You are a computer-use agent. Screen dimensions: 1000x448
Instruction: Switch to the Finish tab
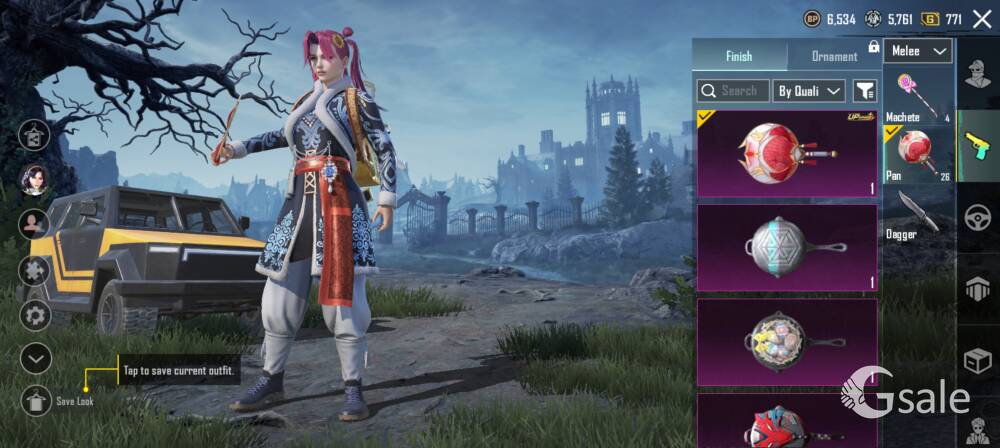[739, 57]
